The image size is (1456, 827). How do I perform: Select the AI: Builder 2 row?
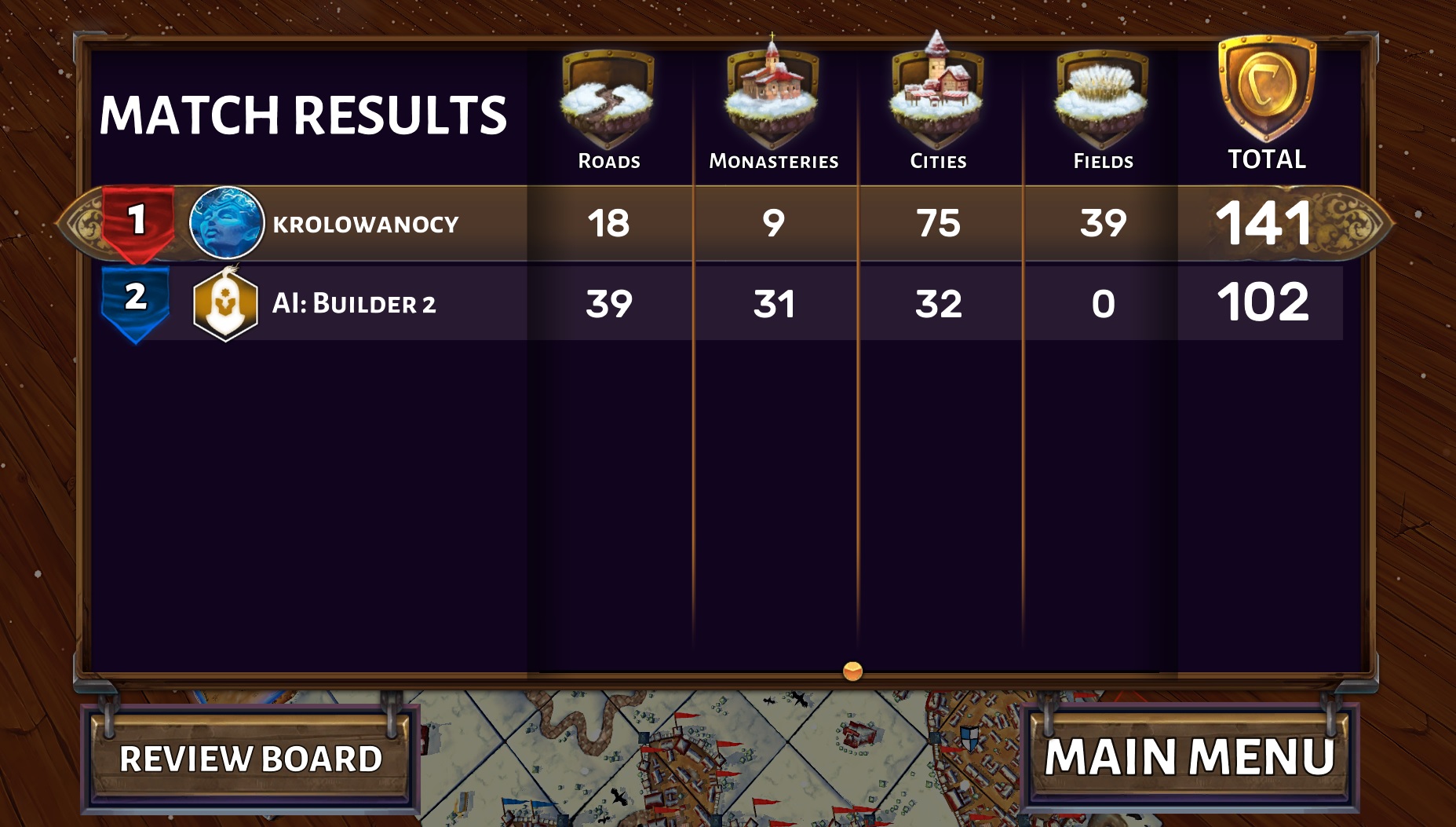pos(353,303)
